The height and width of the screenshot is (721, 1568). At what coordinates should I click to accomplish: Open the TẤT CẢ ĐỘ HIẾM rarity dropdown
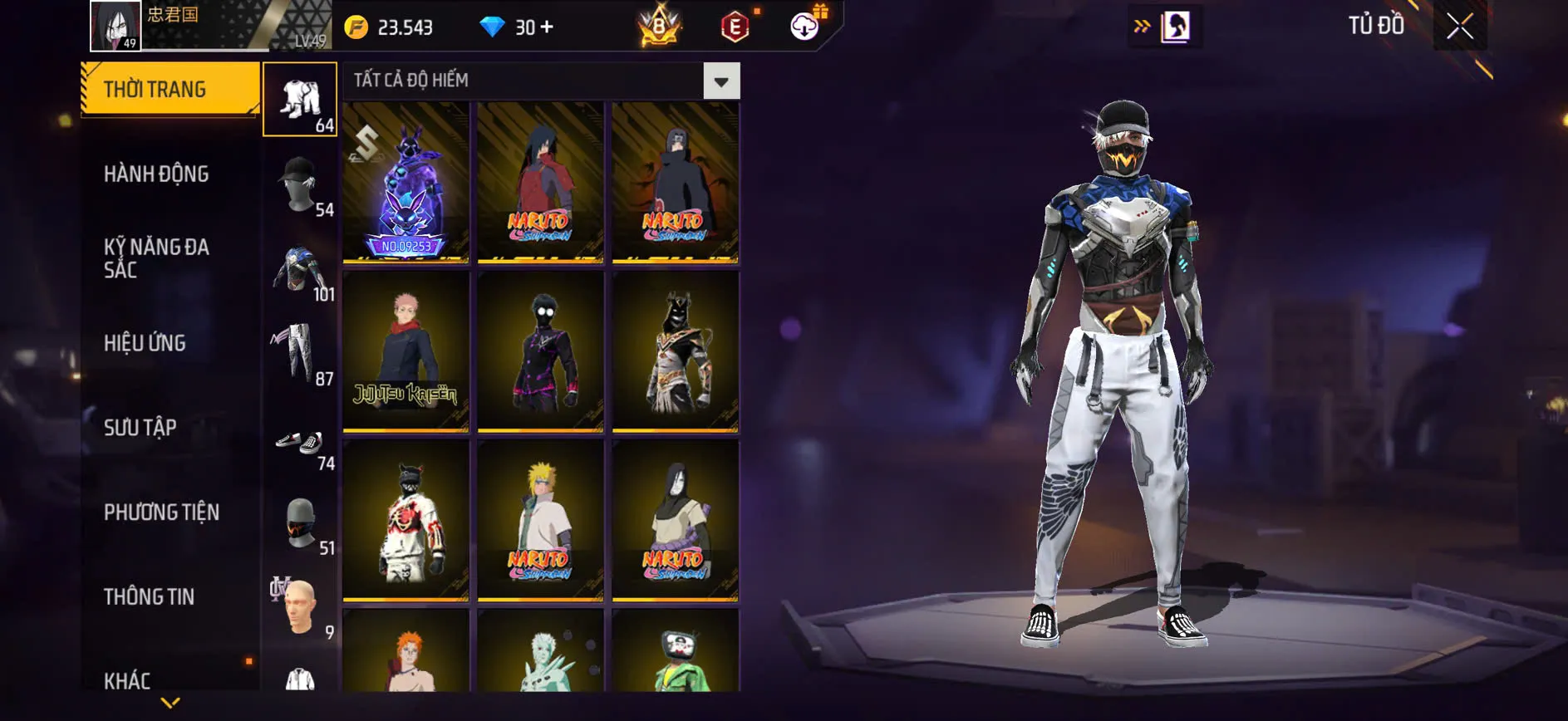[720, 81]
